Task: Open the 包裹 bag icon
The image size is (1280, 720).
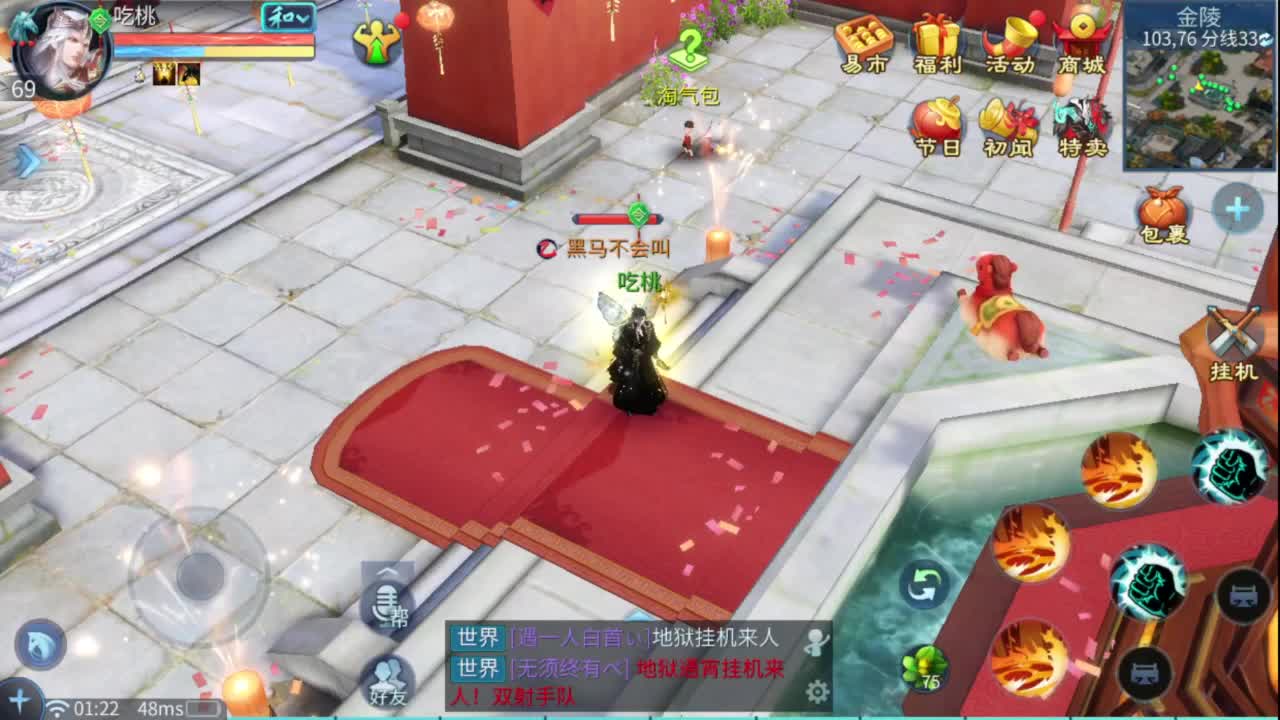Action: [x=1160, y=210]
